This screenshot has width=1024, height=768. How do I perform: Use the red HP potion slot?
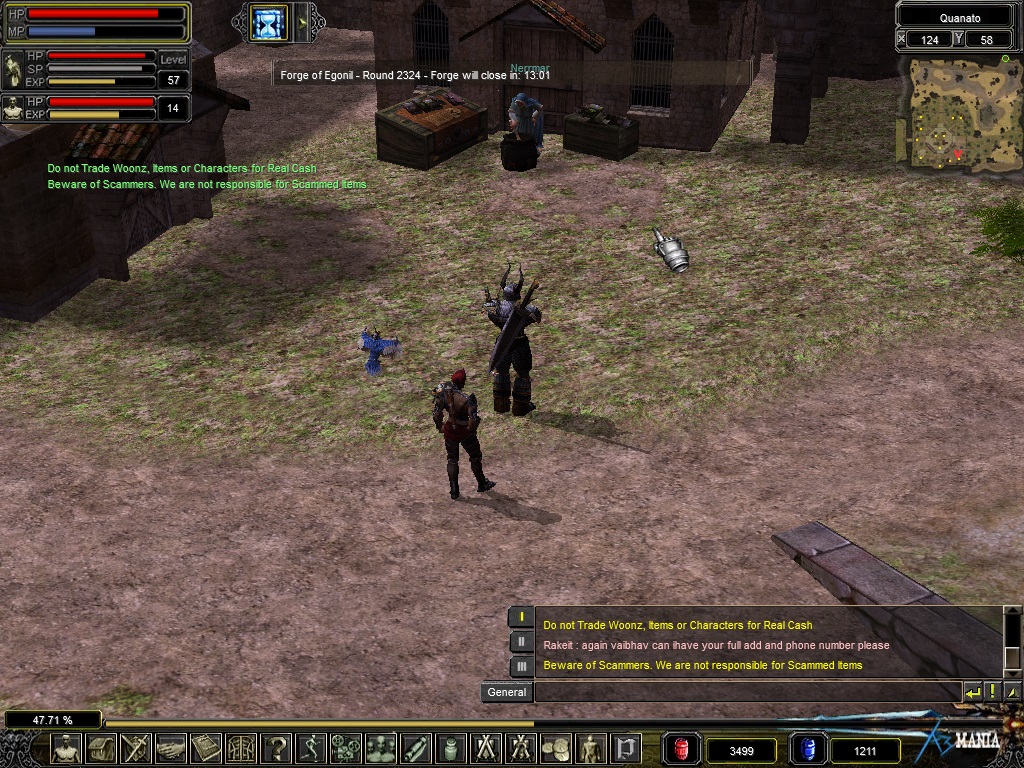[681, 749]
